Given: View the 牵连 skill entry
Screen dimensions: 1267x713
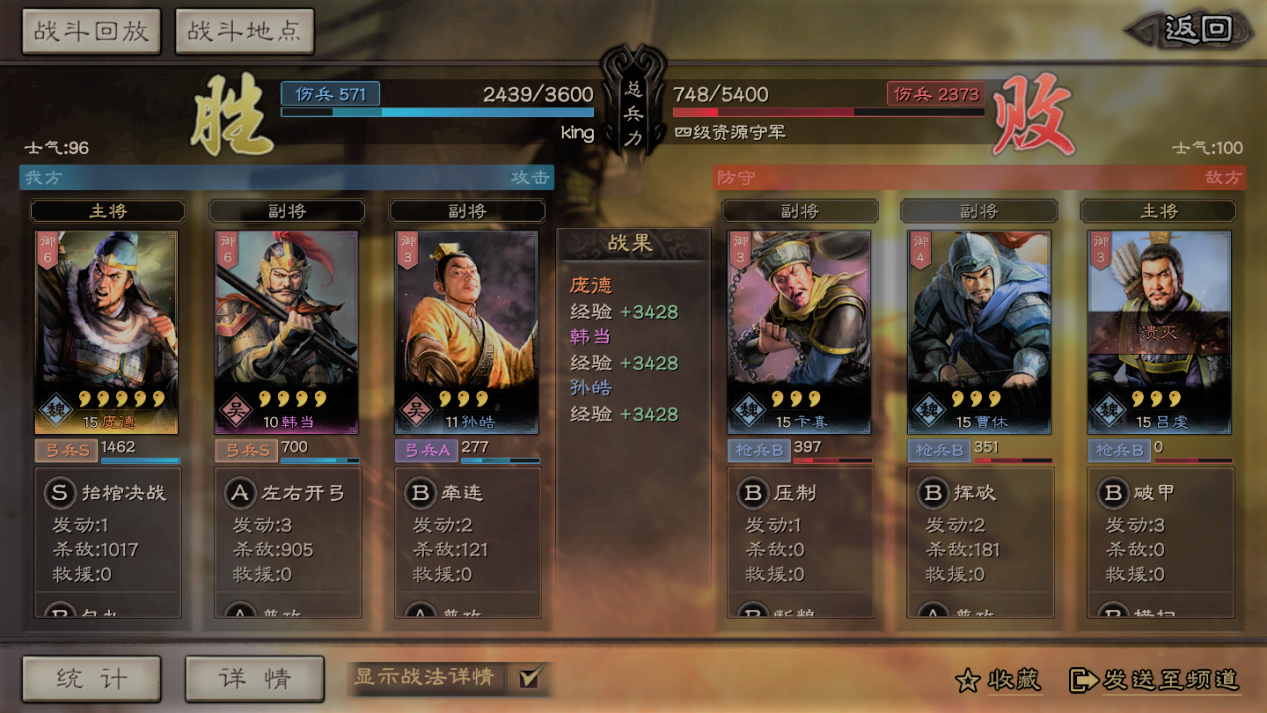Looking at the screenshot, I should tap(468, 493).
